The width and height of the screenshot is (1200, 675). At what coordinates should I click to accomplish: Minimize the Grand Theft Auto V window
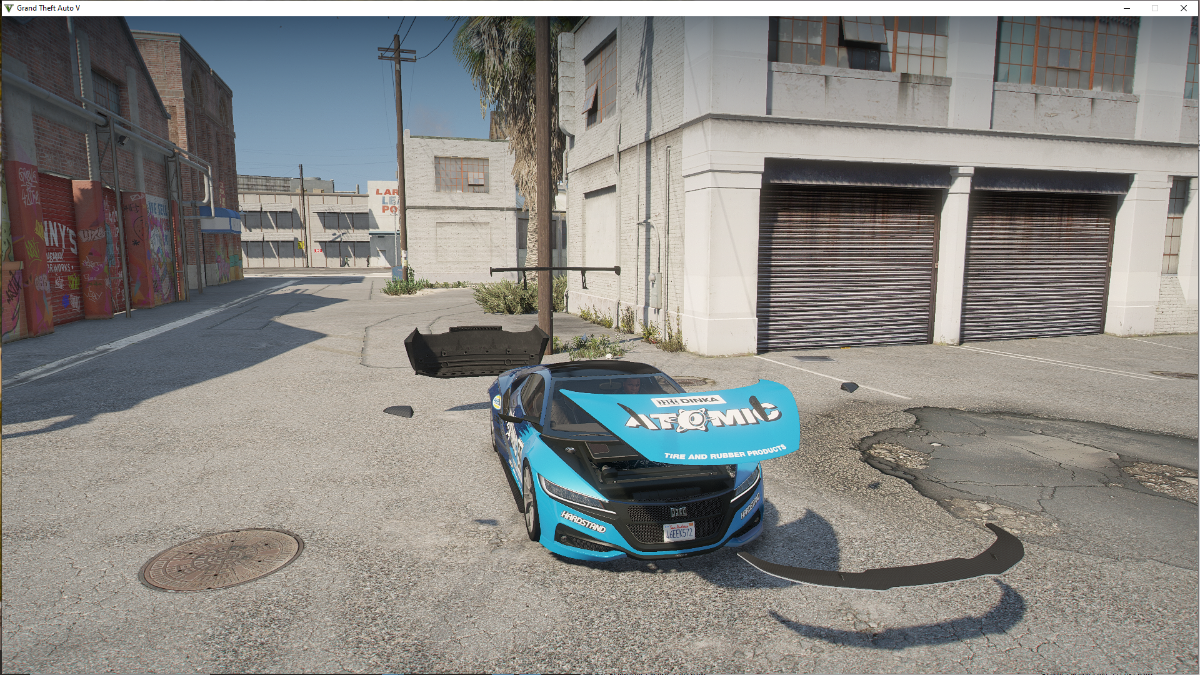pyautogui.click(x=1127, y=8)
